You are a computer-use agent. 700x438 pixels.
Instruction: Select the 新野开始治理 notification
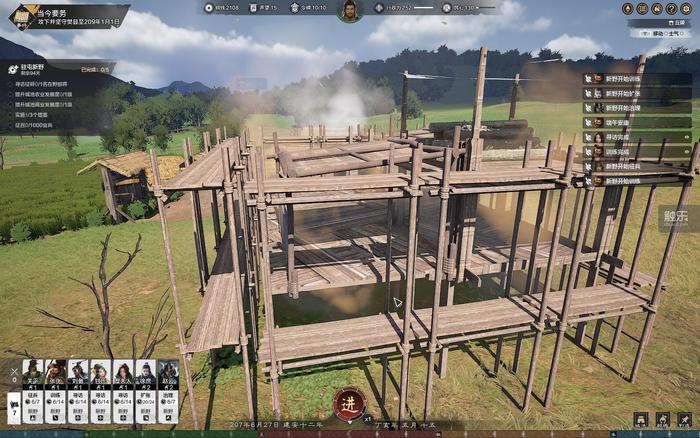click(629, 108)
